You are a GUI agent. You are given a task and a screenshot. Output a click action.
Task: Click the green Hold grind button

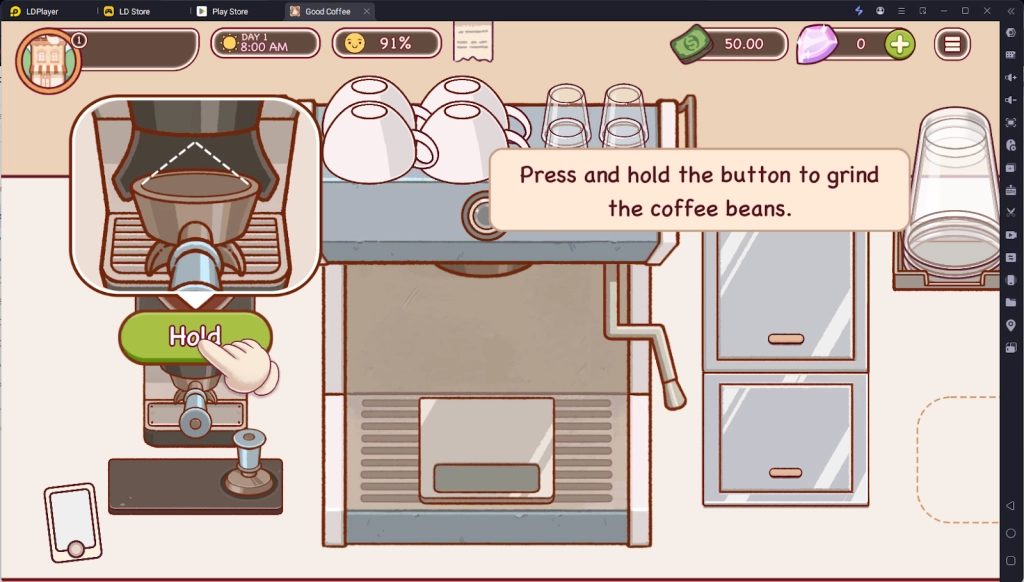[x=194, y=336]
